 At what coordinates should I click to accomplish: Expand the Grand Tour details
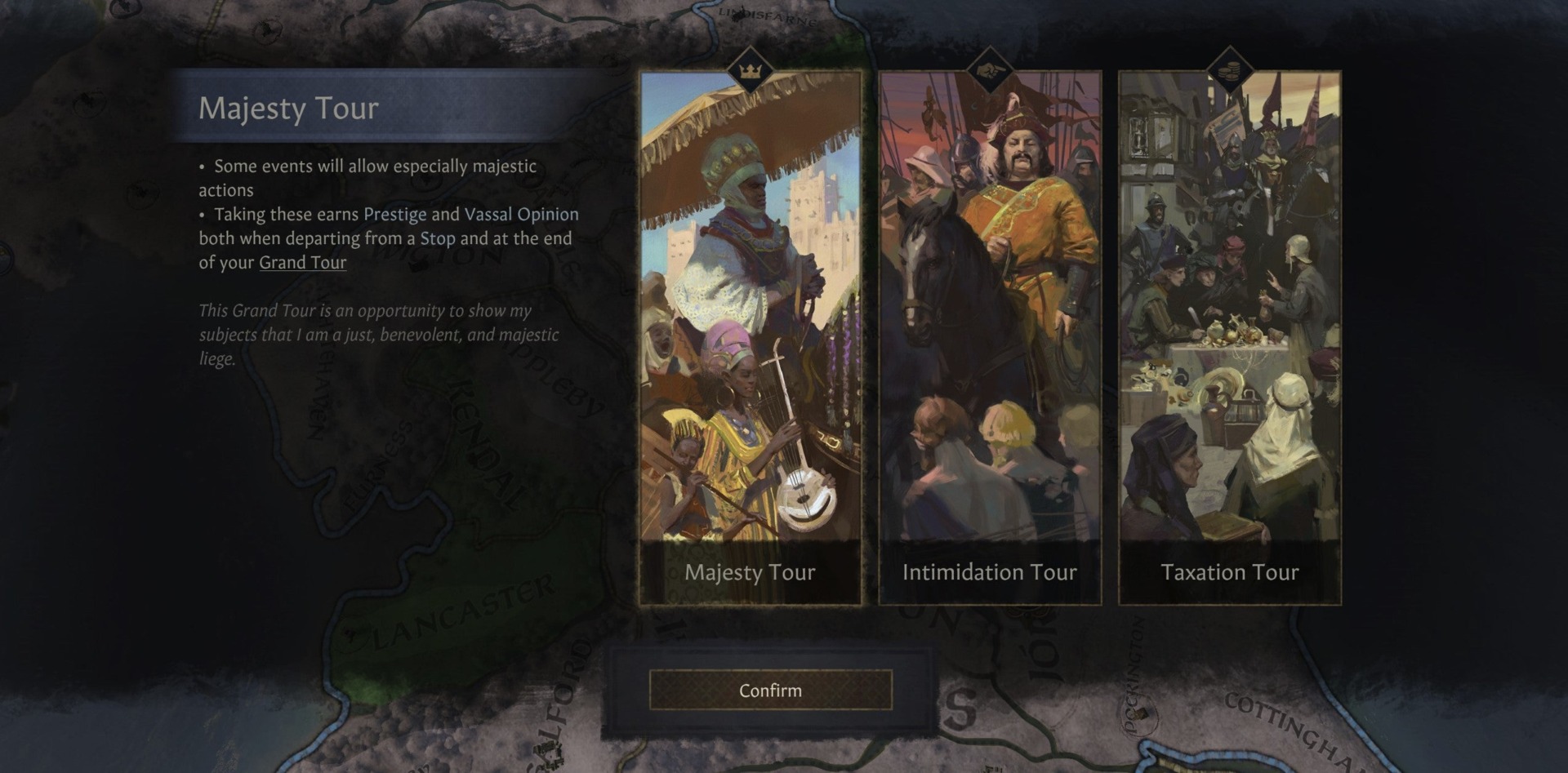coord(301,263)
